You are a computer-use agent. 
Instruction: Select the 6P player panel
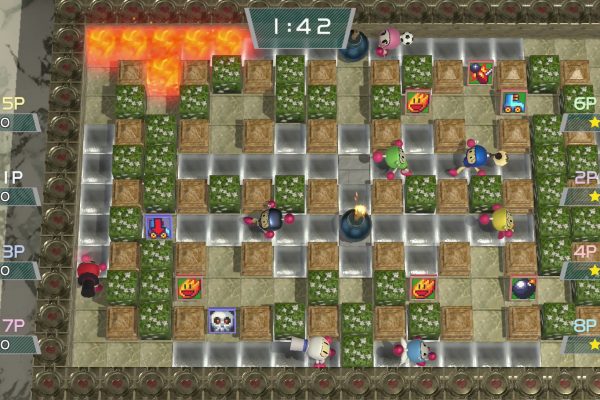(581, 114)
